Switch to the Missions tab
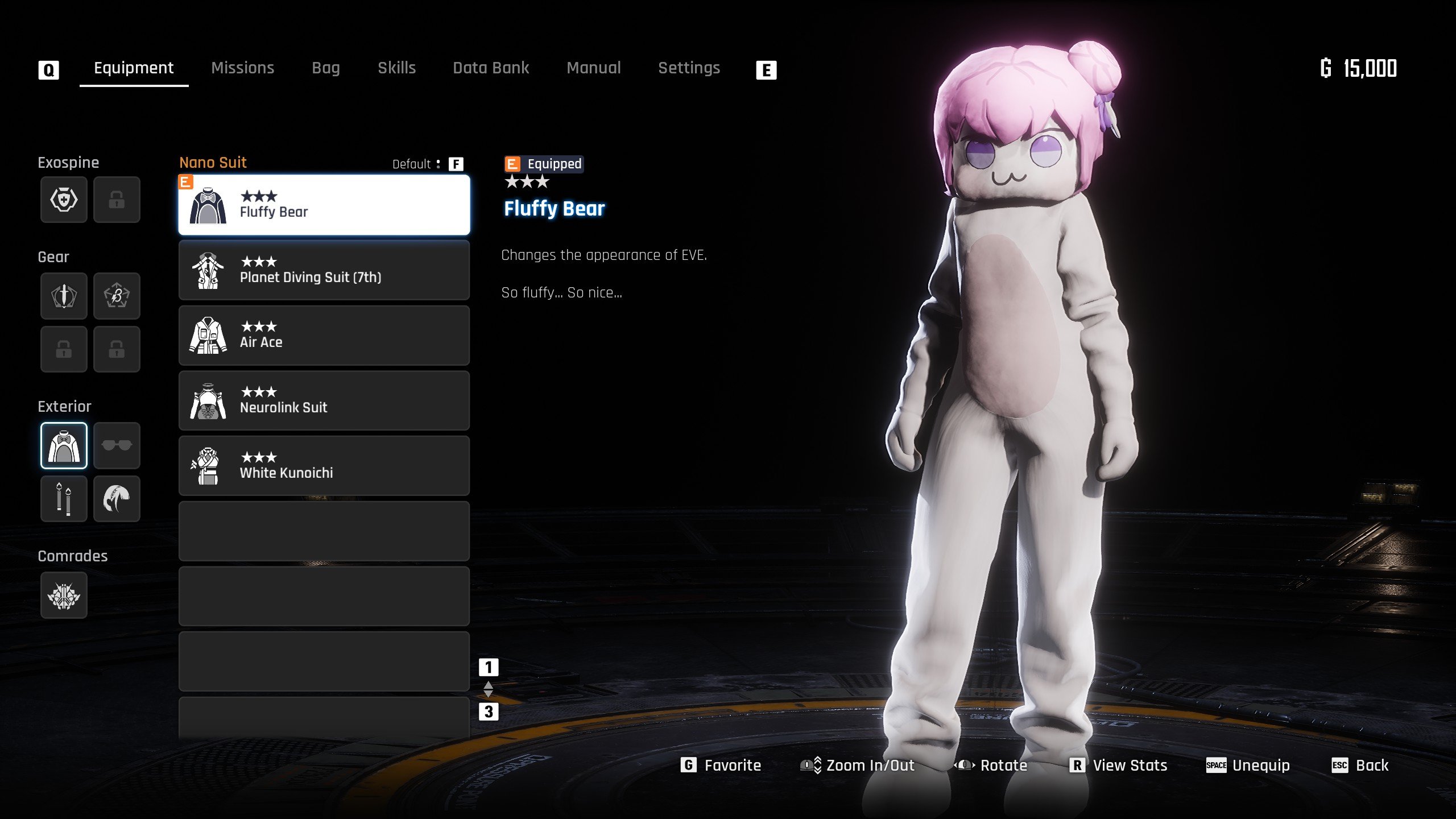The width and height of the screenshot is (1456, 819). (x=242, y=68)
